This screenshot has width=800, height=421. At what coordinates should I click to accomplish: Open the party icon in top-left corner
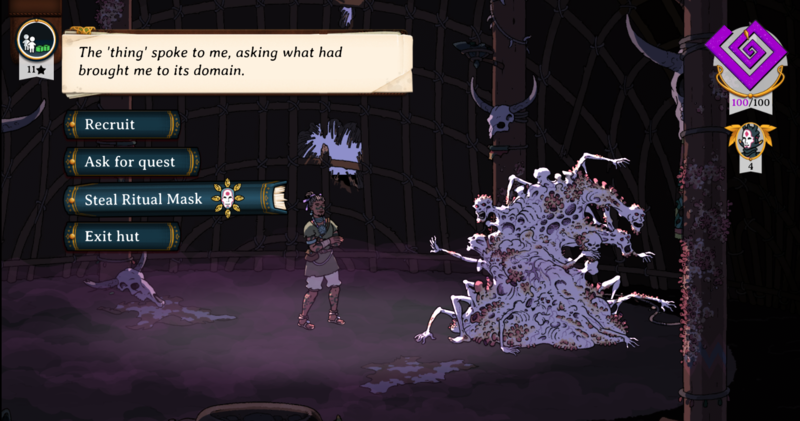click(38, 42)
